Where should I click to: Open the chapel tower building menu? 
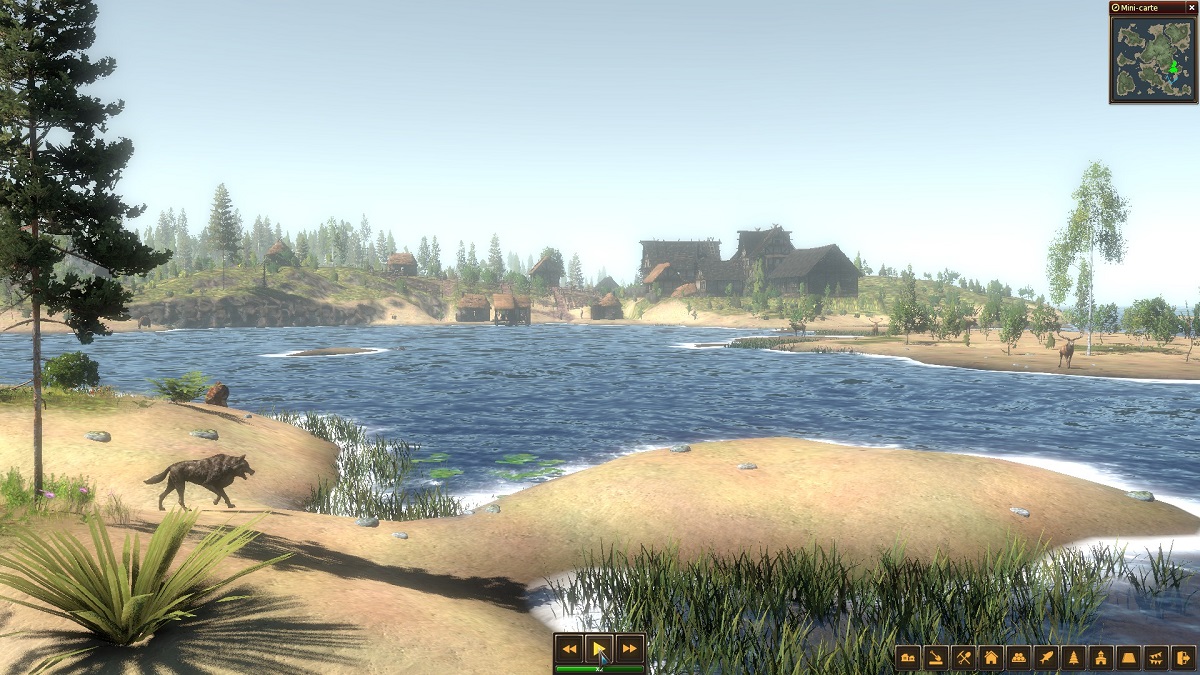tap(1101, 657)
